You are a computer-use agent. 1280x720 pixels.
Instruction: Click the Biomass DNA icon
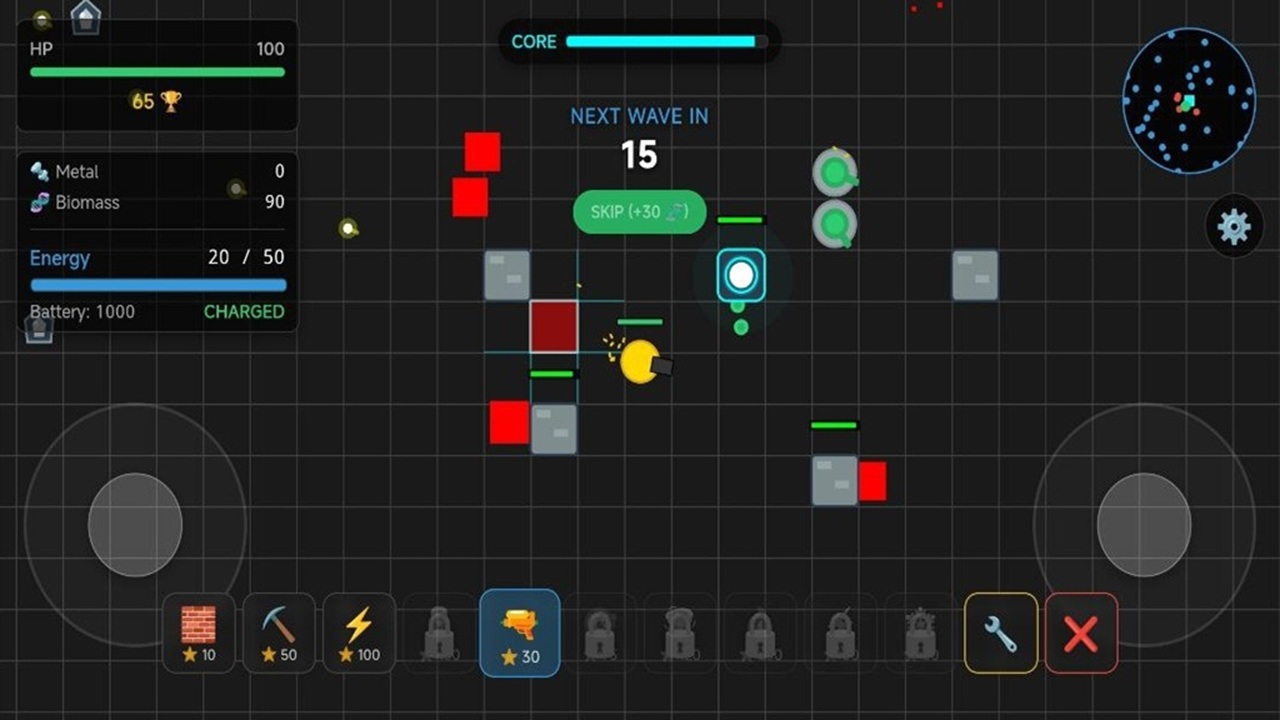click(x=39, y=202)
